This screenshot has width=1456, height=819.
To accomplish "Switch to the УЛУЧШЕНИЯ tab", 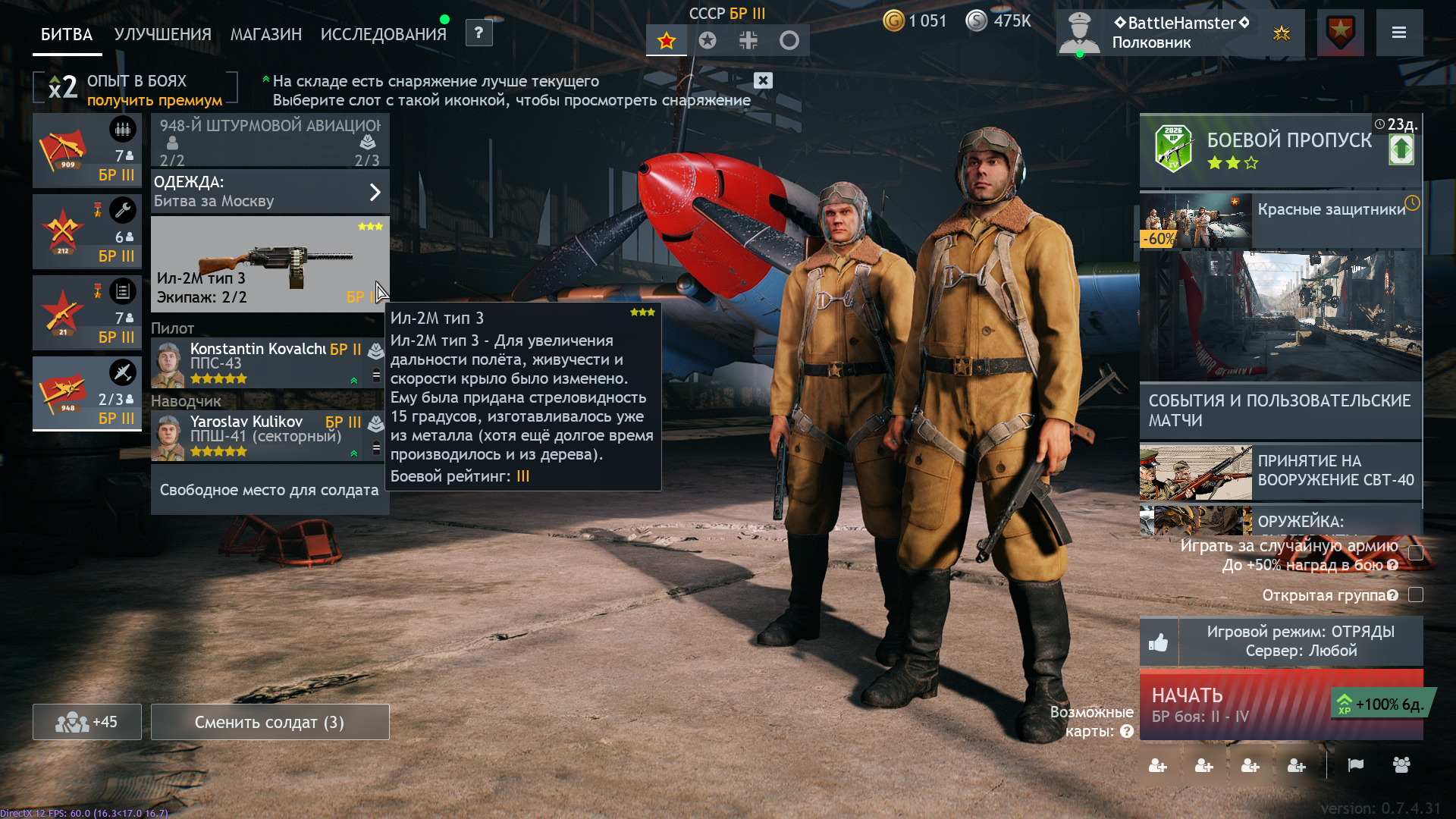I will [x=162, y=34].
